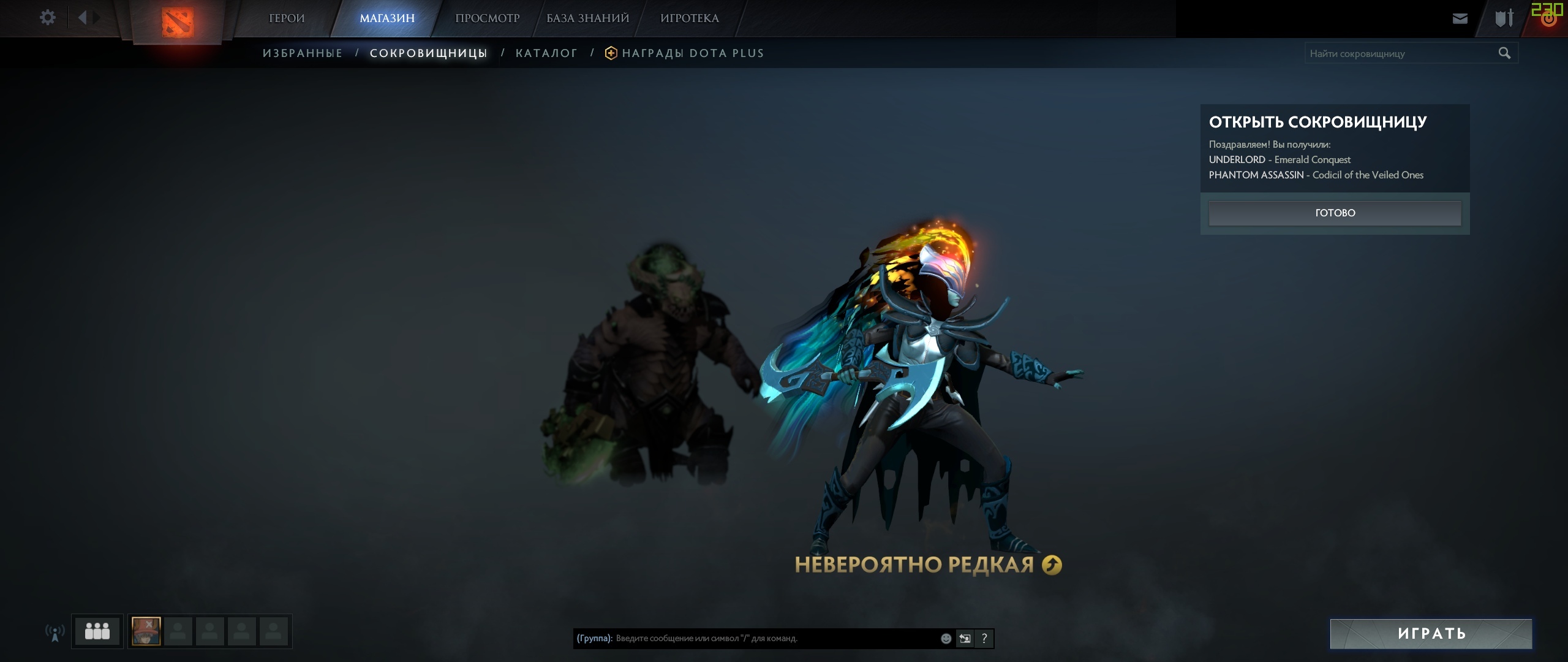Select the МАГАЗИН tab
Screen dimensions: 1568x662
pyautogui.click(x=387, y=18)
